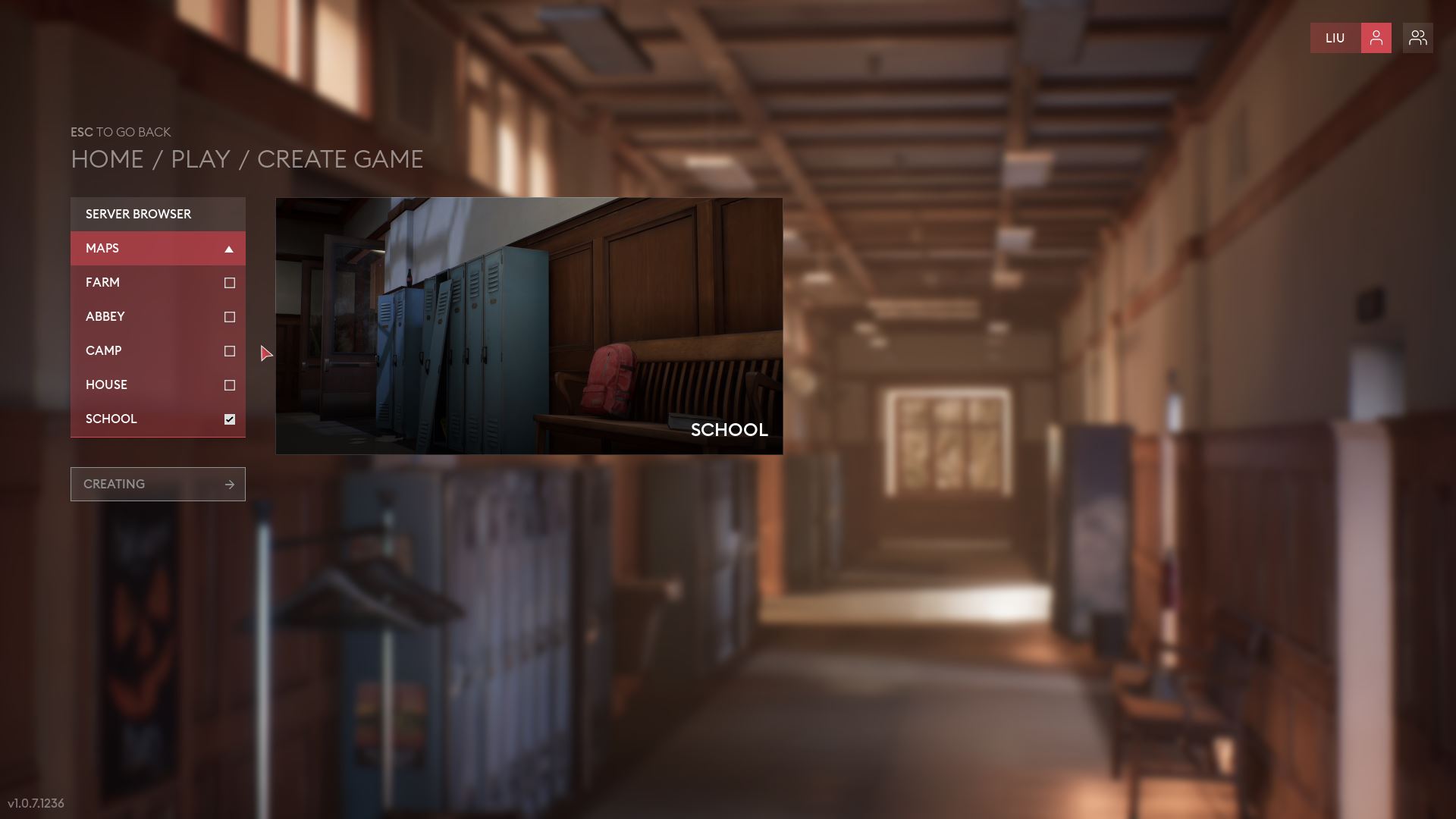This screenshot has width=1456, height=819.
Task: Click the School map preview image
Action: pyautogui.click(x=529, y=326)
